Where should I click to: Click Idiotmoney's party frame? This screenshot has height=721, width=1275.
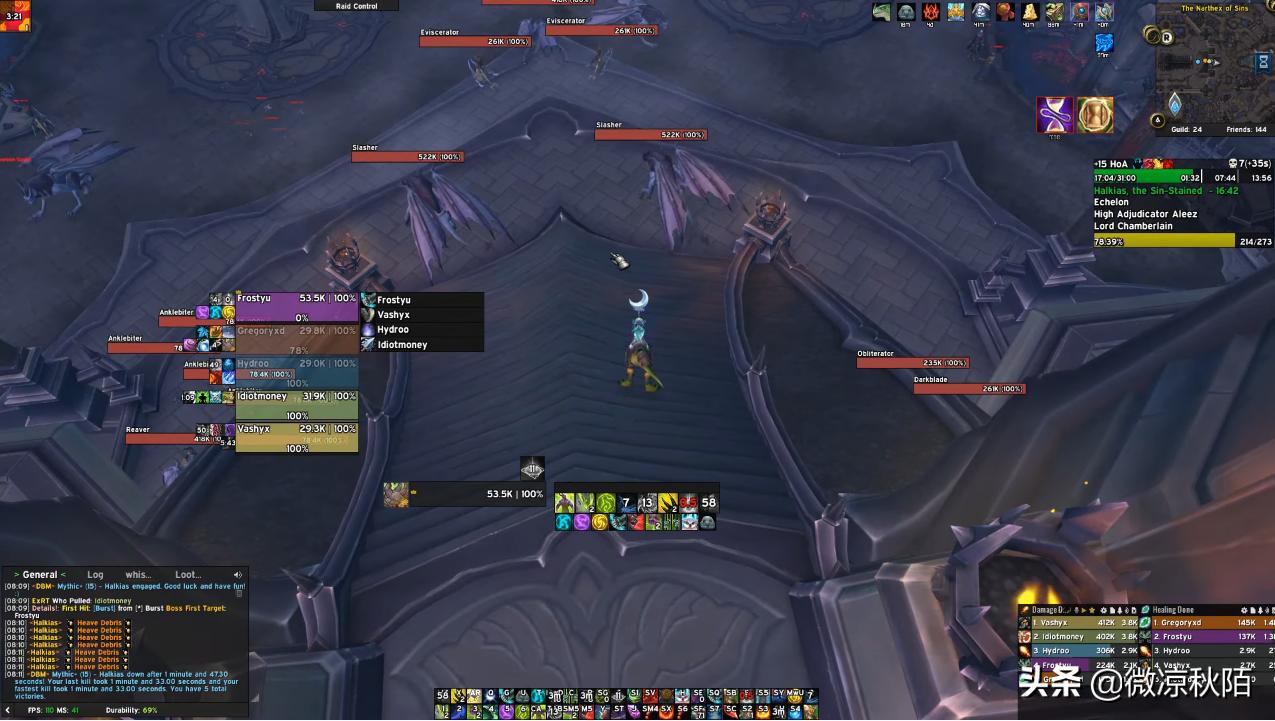tap(297, 403)
